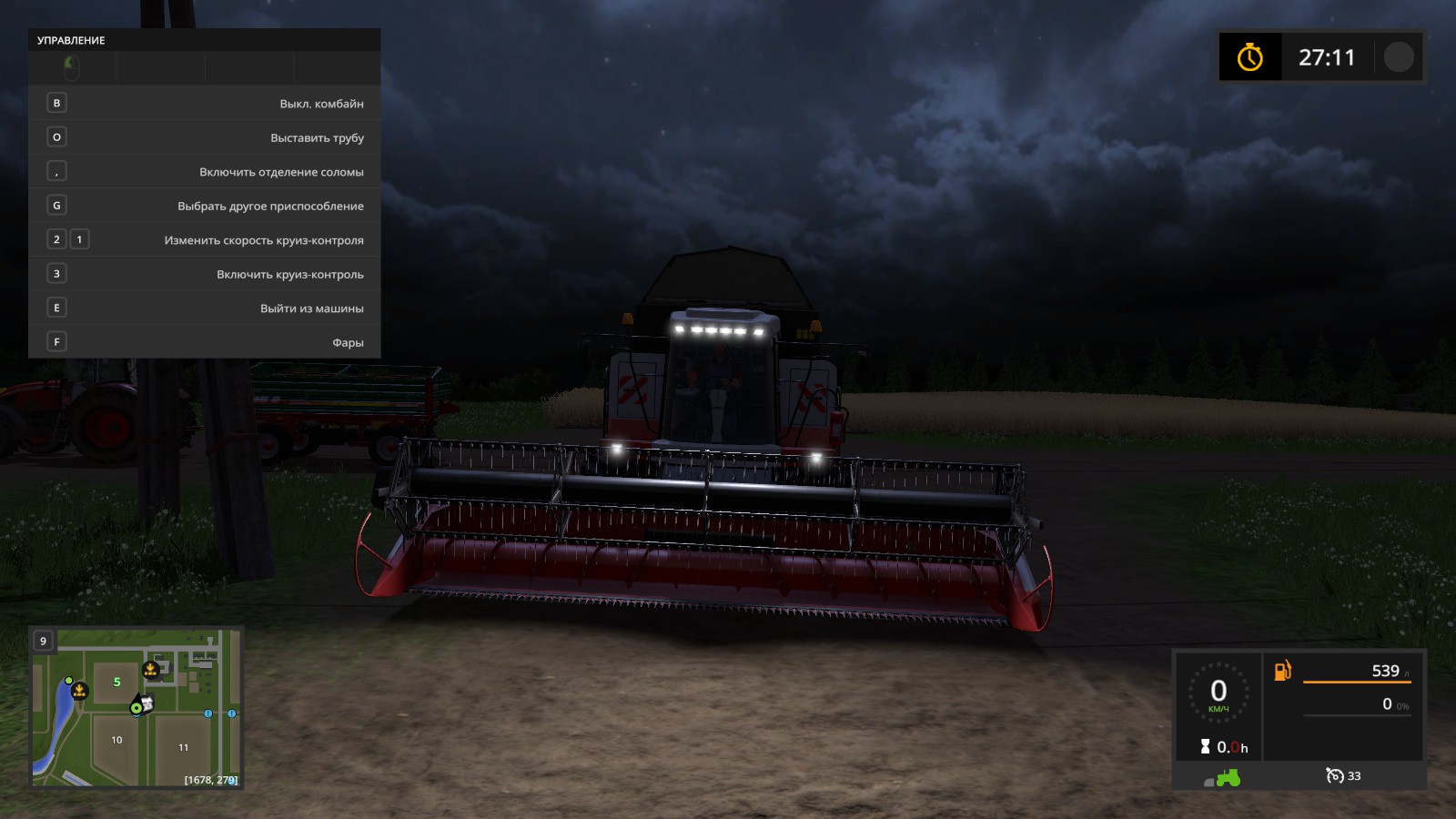Click the orange fuel level bar at 539 л

coord(1356,683)
